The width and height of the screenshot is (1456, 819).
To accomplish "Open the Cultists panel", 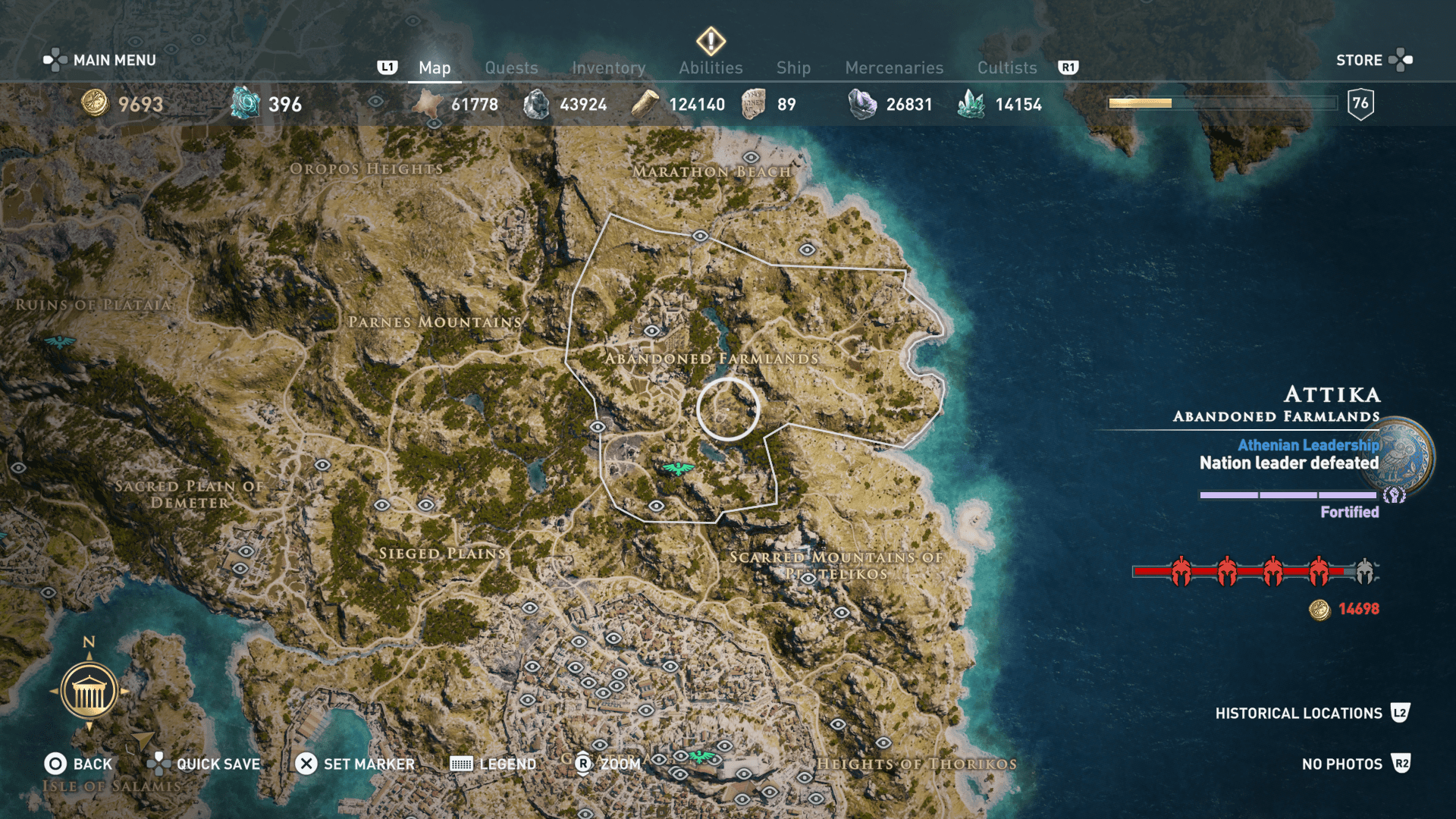I will coord(1006,67).
